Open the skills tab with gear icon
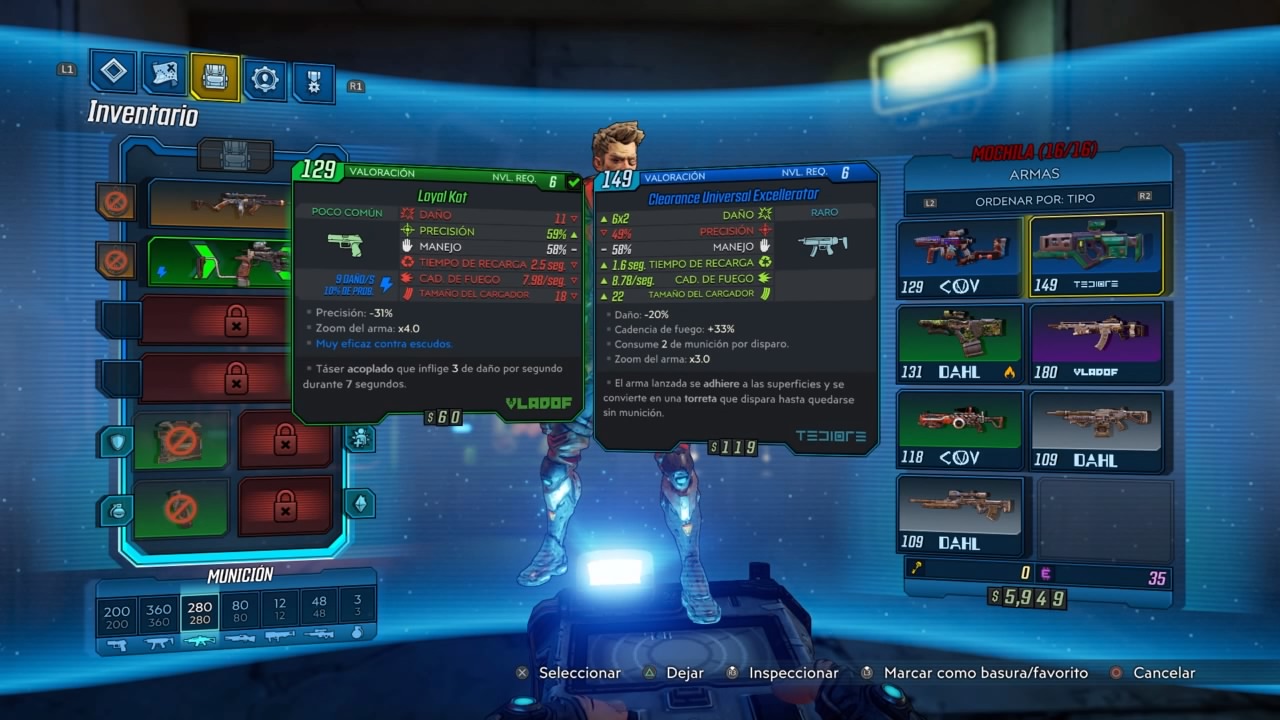The height and width of the screenshot is (720, 1280). [x=265, y=79]
